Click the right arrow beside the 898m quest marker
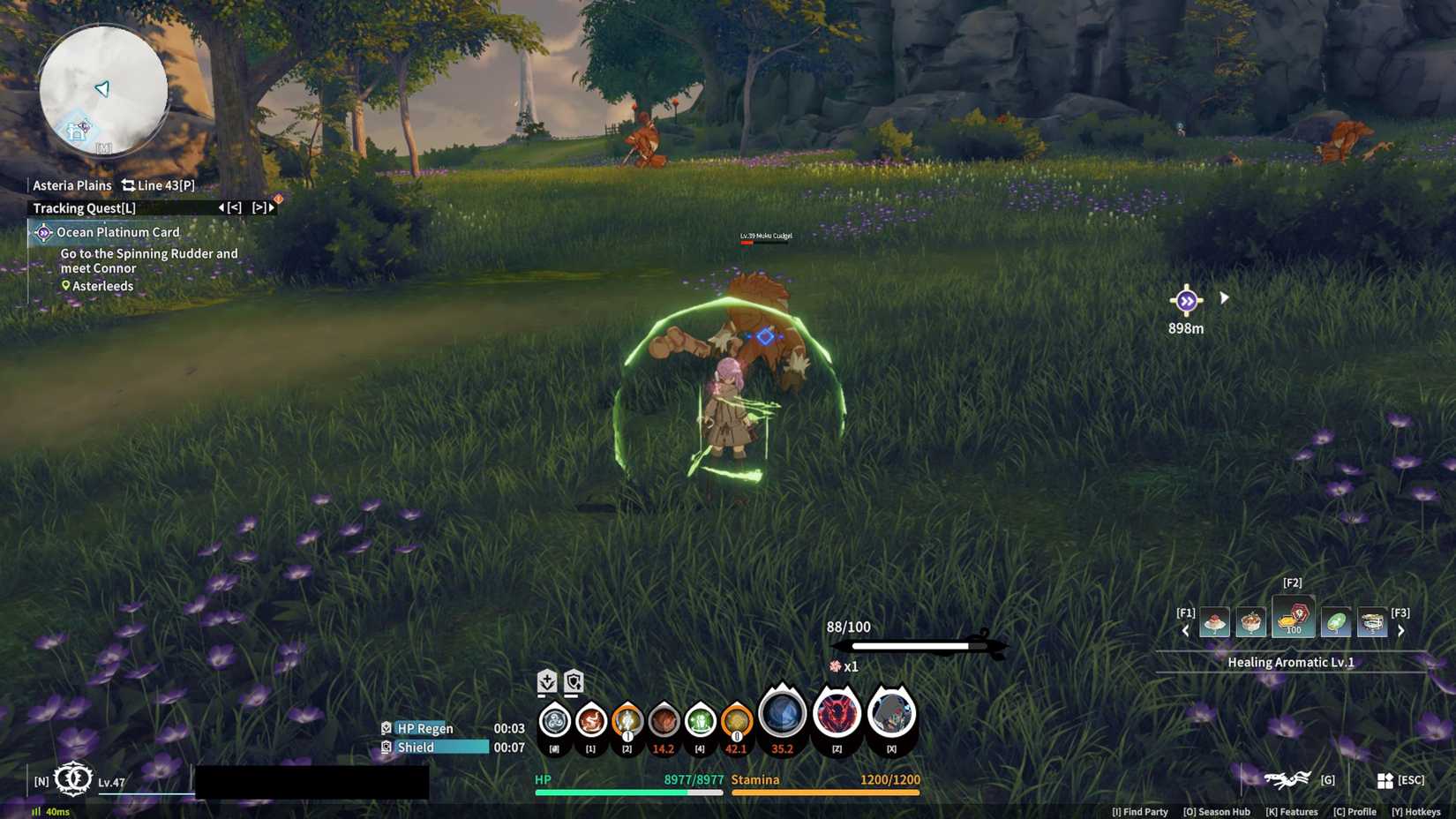 [1225, 297]
